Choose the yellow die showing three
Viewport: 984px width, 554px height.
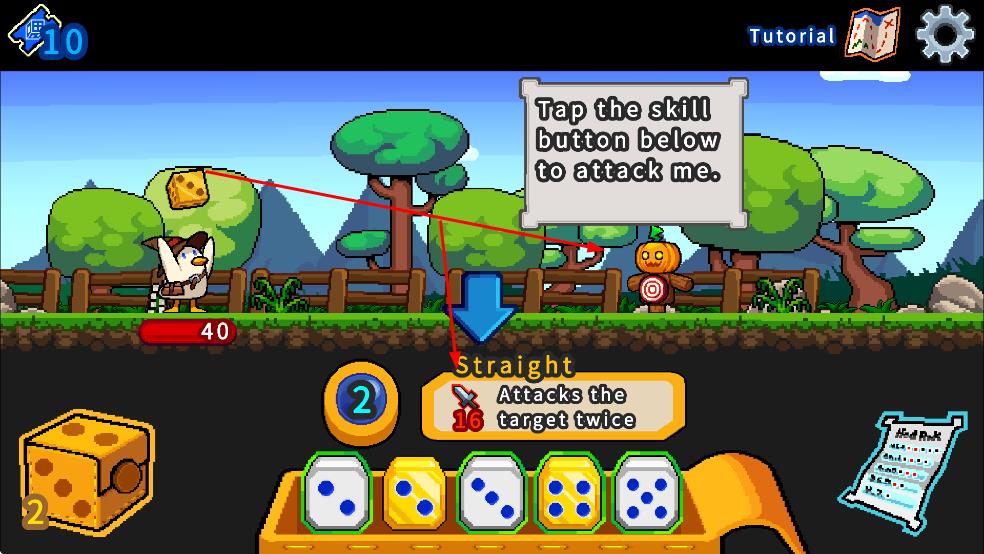pos(415,492)
